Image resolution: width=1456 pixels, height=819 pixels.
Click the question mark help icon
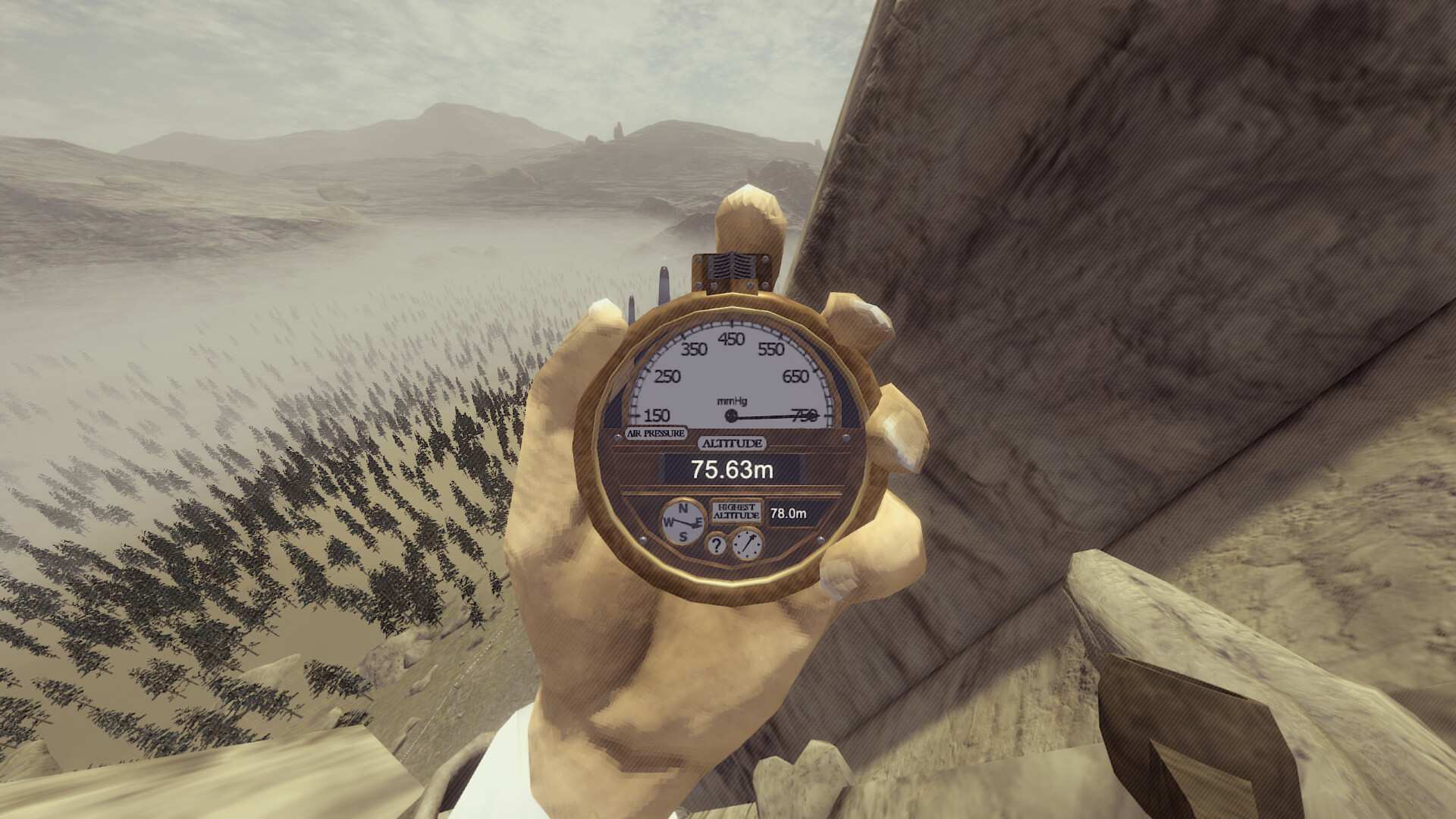[x=716, y=544]
